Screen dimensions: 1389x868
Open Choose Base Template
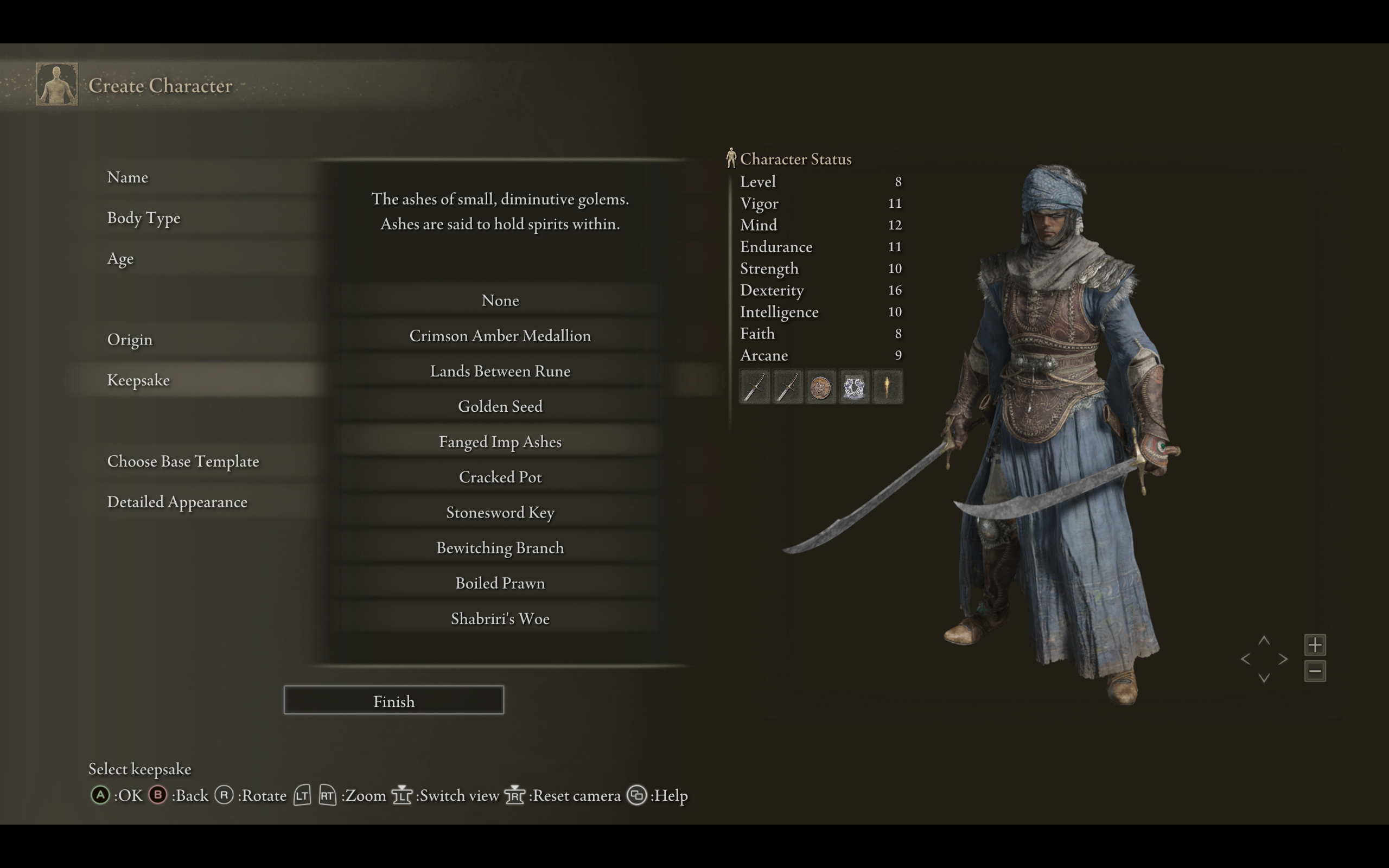pyautogui.click(x=183, y=462)
